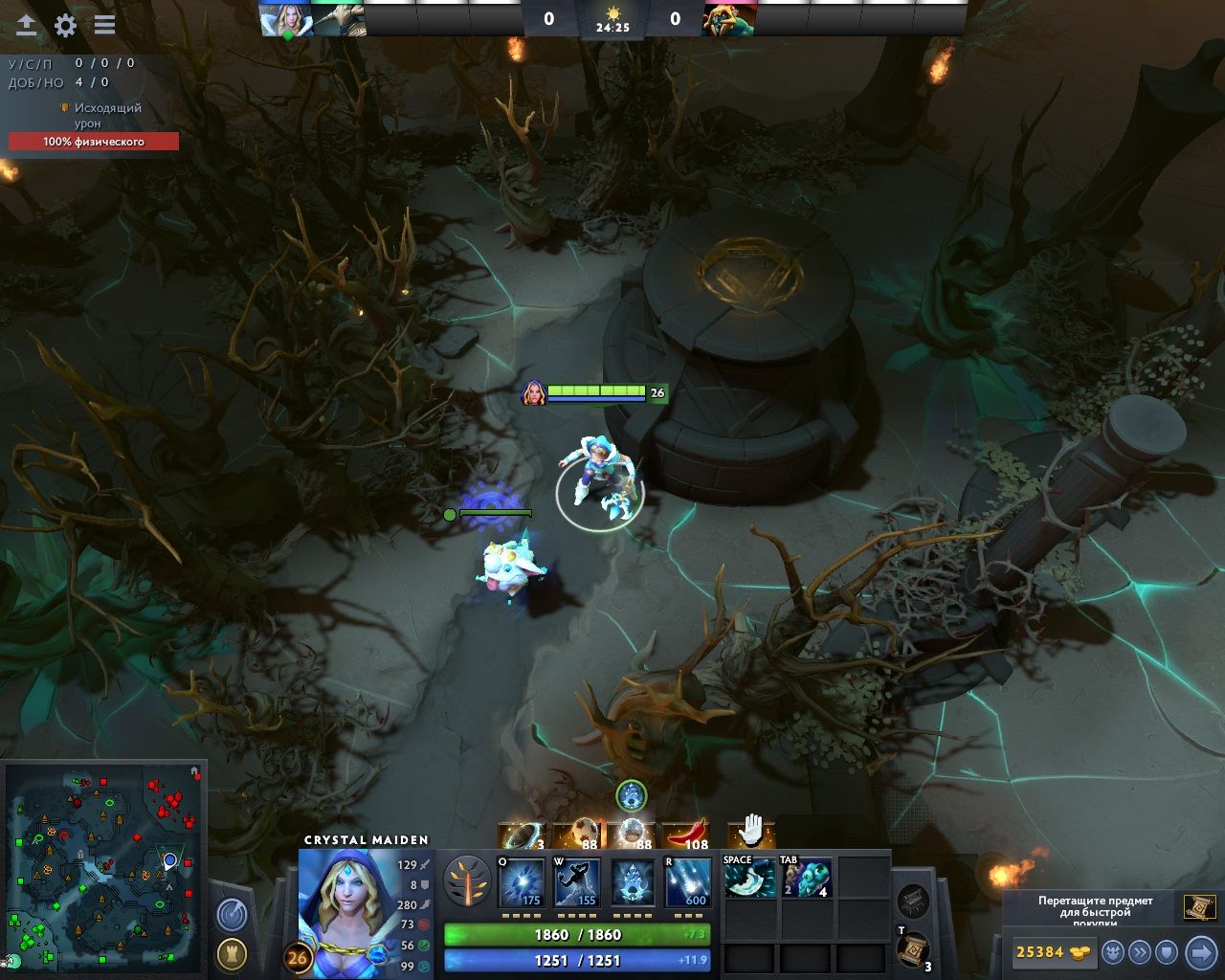This screenshot has width=1225, height=980.
Task: Select Crystal Maiden's portrait in the top bar
Action: coord(286,18)
